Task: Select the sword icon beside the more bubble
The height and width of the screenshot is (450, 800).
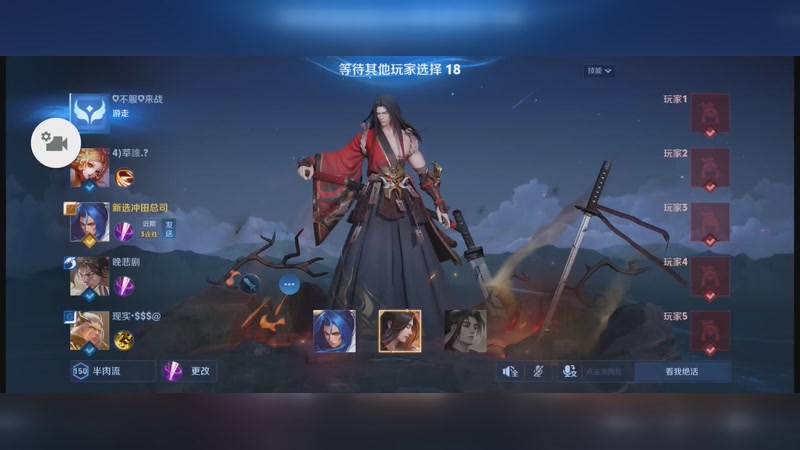Action: 251,284
